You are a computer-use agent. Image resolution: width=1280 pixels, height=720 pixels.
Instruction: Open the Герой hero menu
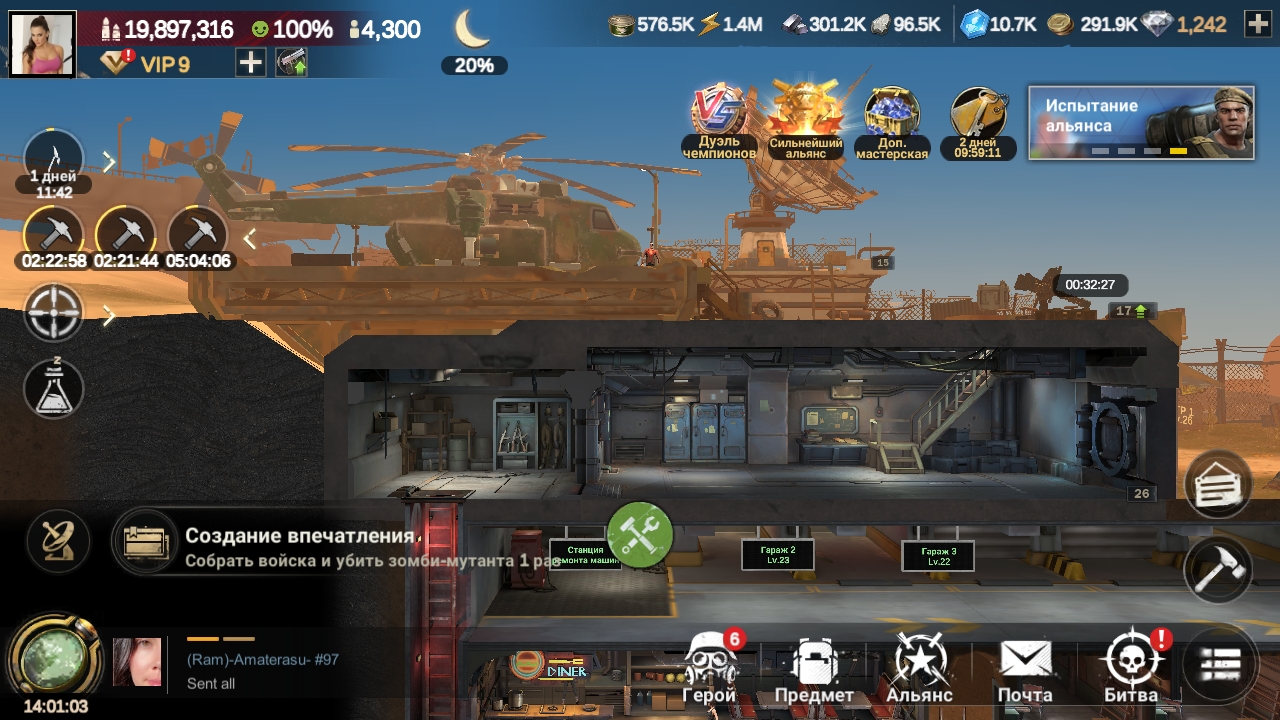(x=710, y=667)
